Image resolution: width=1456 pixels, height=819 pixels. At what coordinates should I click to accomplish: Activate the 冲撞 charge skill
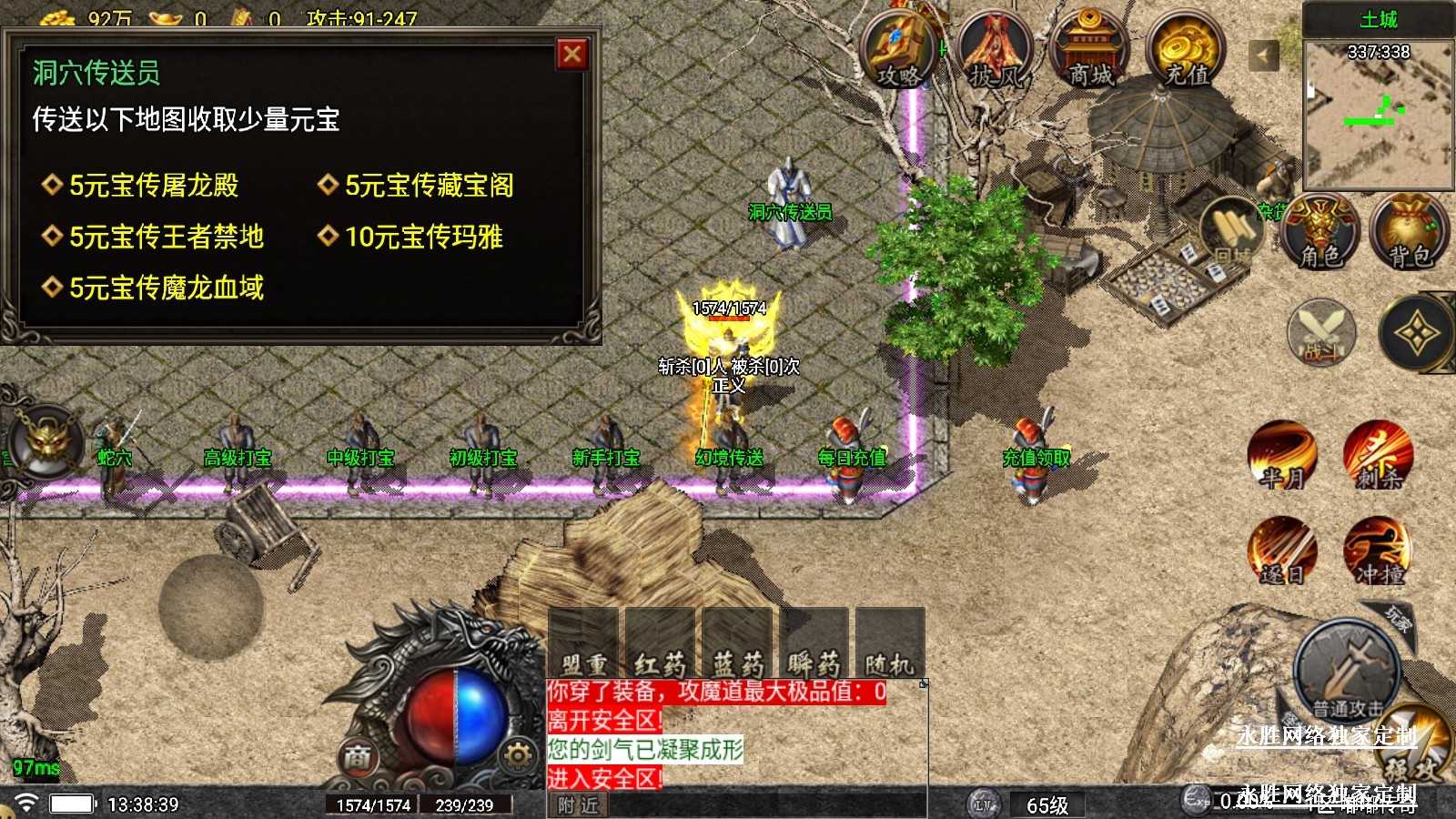tap(1378, 551)
